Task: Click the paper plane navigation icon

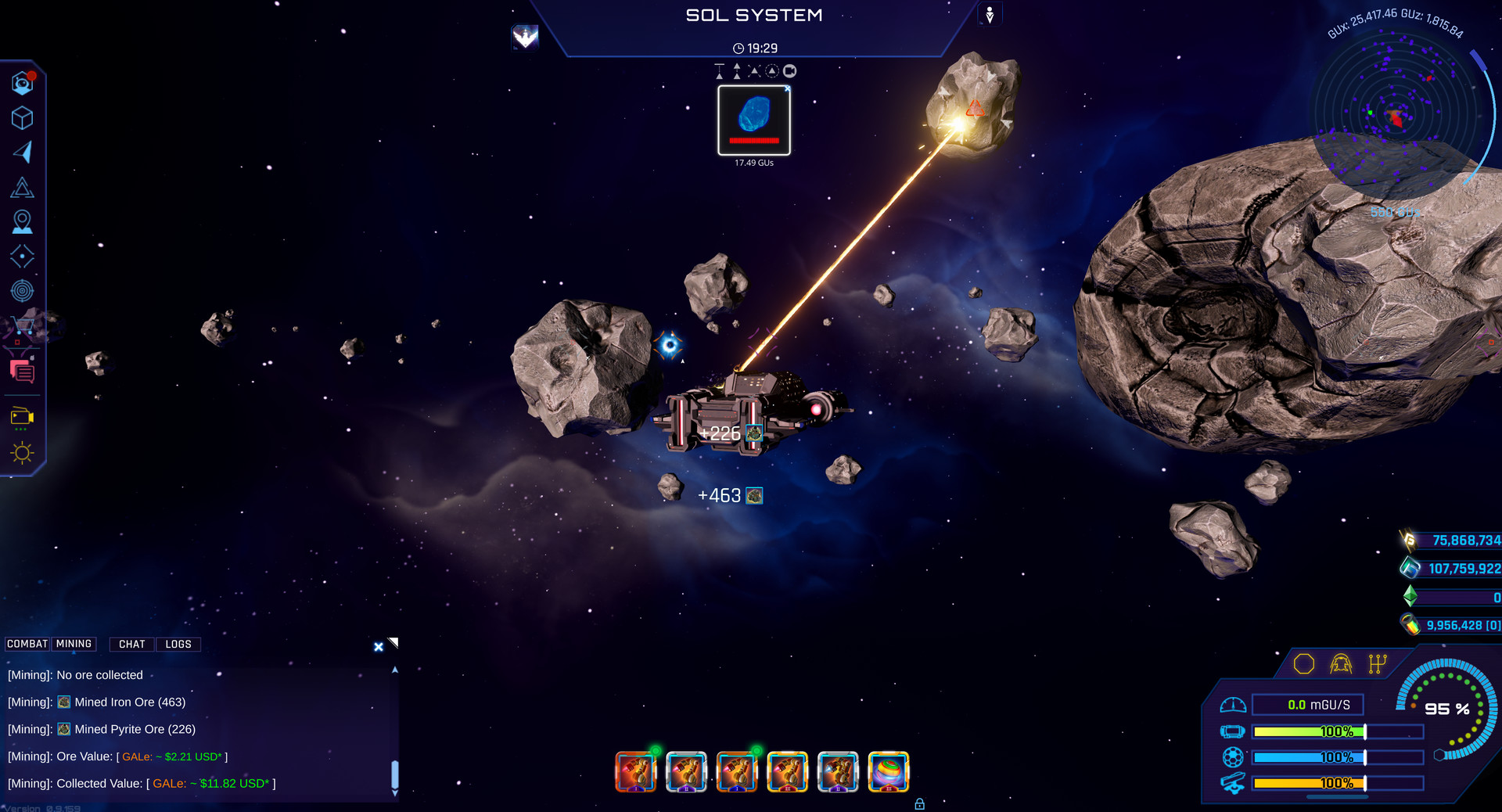Action: [x=22, y=152]
